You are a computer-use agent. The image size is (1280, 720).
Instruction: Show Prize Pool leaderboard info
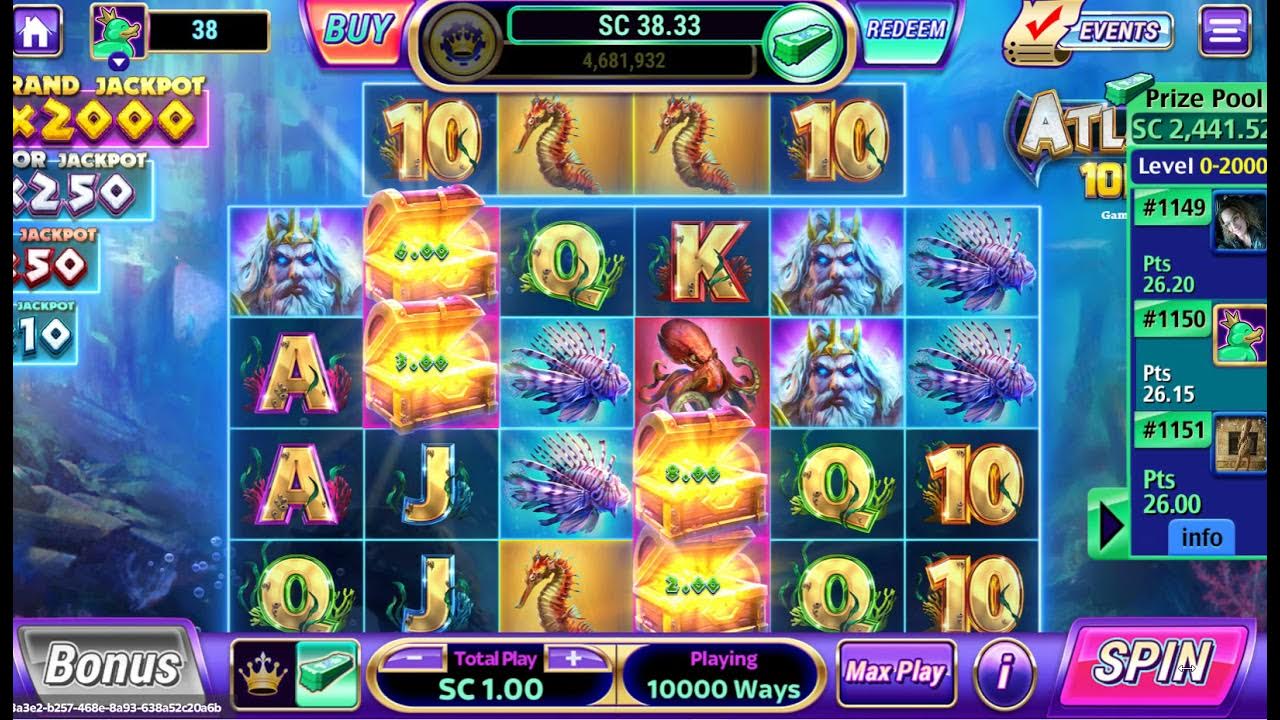(1201, 538)
